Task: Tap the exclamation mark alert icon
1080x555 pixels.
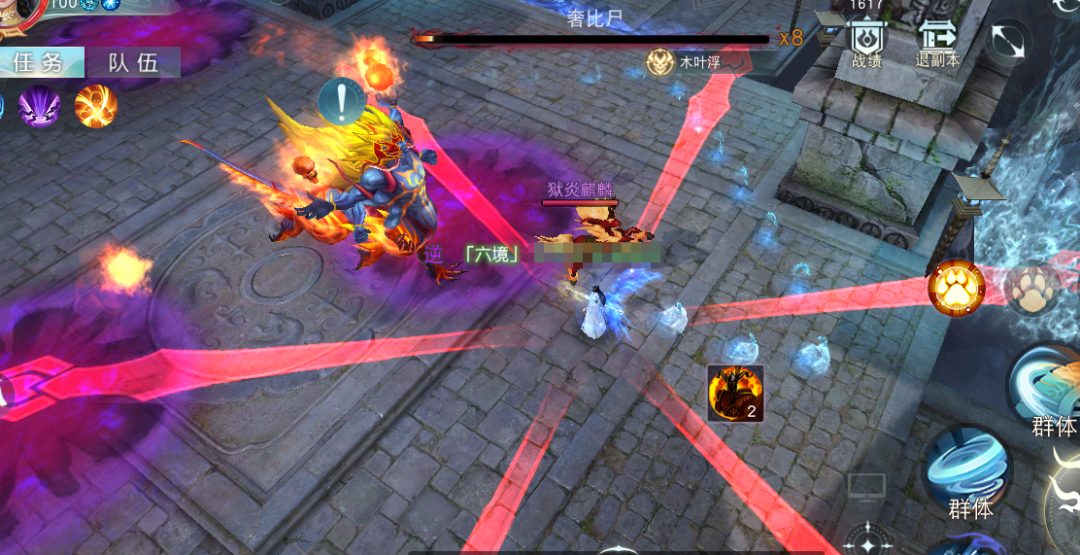Action: point(341,101)
